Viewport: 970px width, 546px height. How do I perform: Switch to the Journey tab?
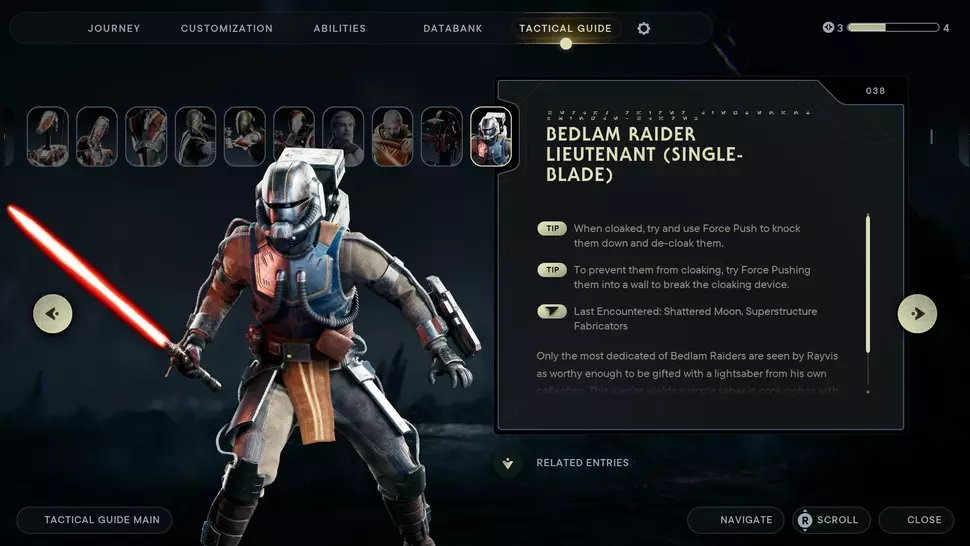pyautogui.click(x=113, y=28)
